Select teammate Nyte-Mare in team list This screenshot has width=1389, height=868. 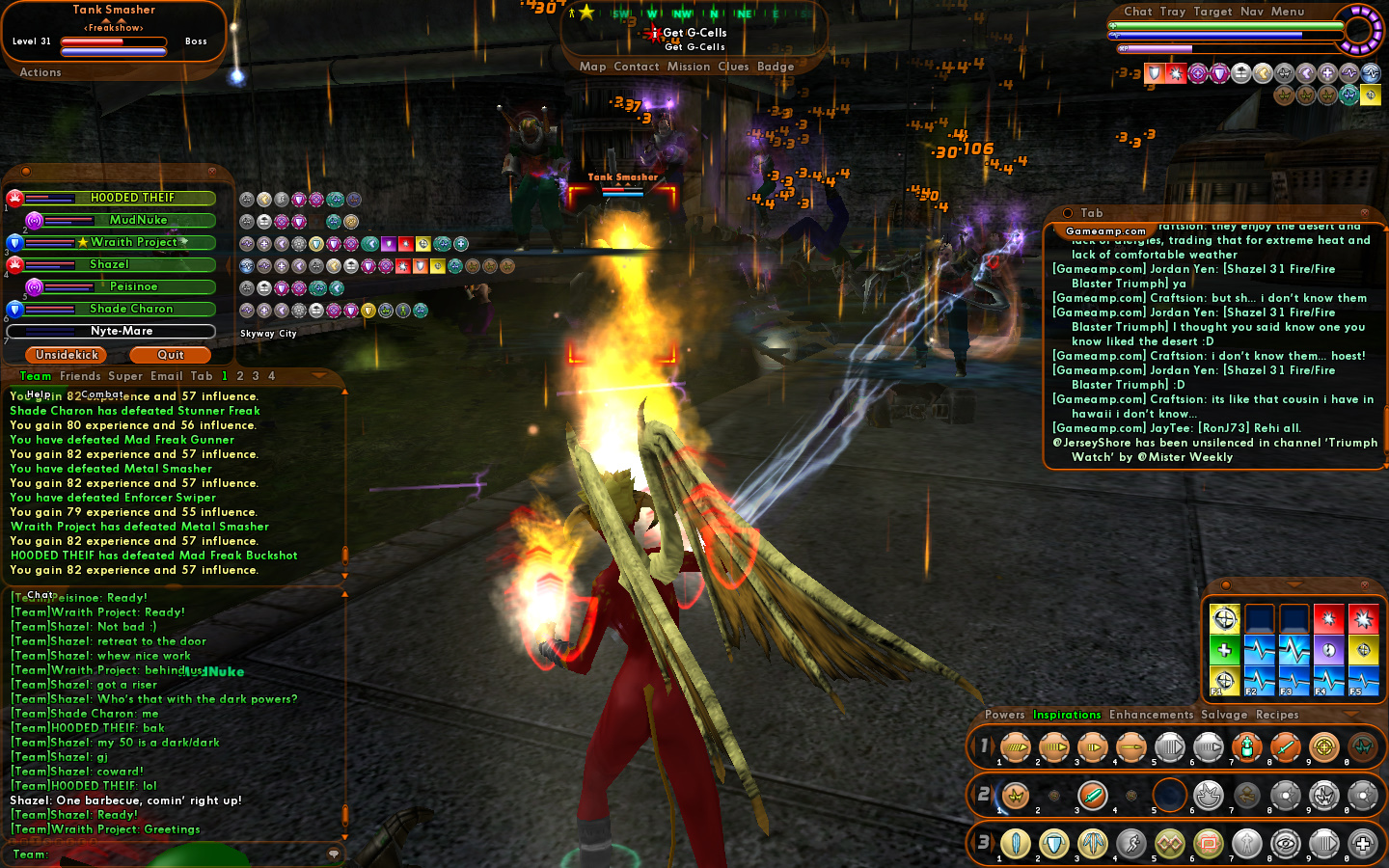tap(121, 331)
